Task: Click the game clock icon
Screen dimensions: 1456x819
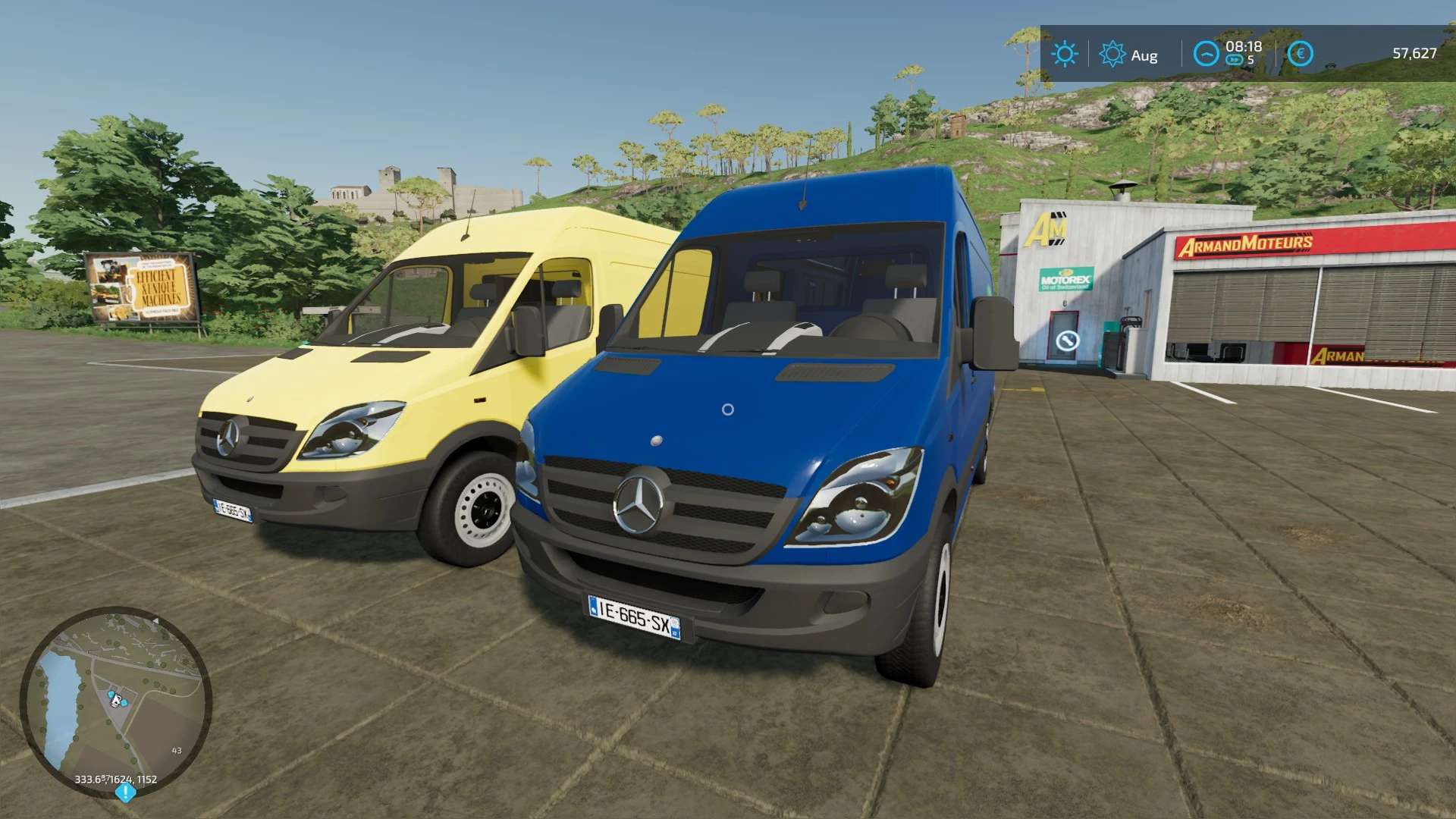Action: [1206, 53]
